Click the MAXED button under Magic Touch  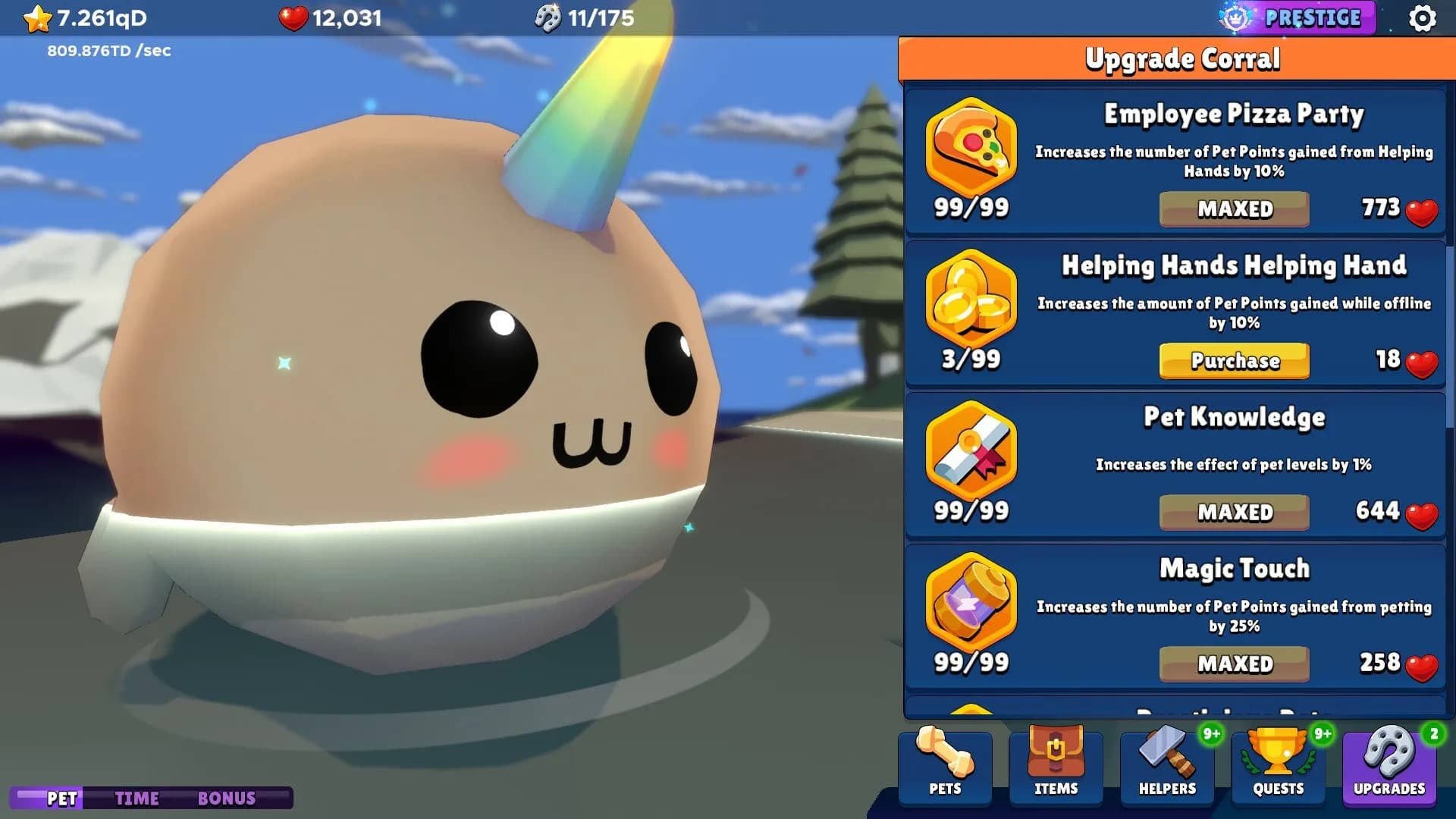pos(1234,664)
